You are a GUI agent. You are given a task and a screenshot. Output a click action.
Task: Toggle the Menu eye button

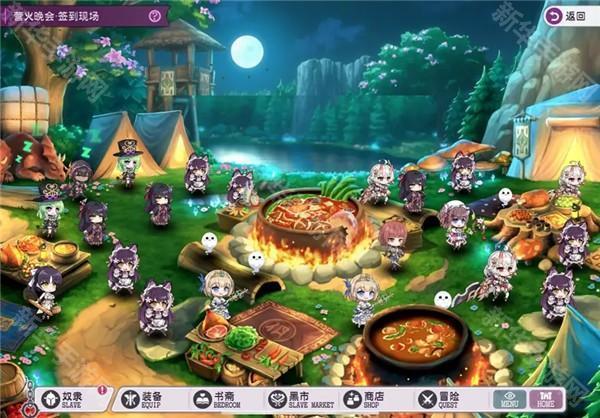(508, 400)
